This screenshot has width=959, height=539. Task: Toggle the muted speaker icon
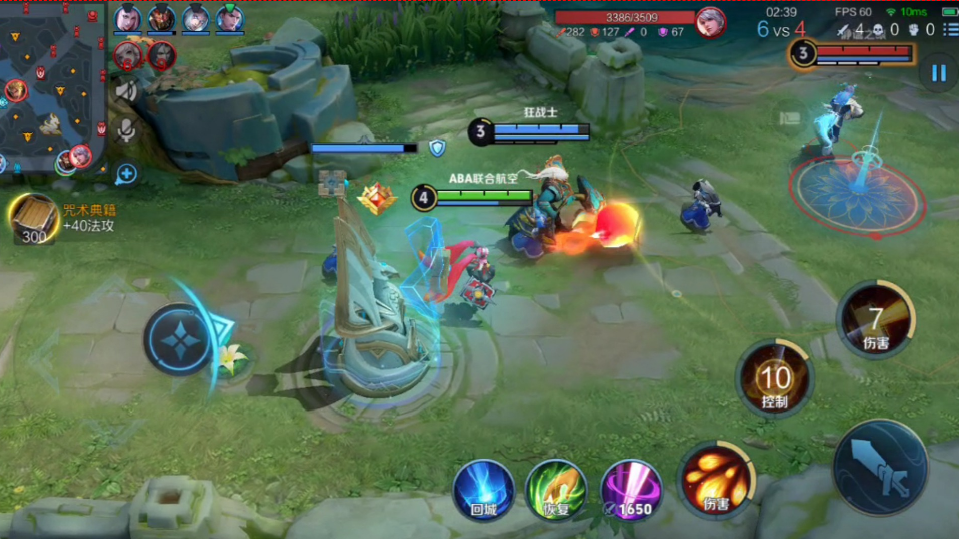[x=127, y=91]
